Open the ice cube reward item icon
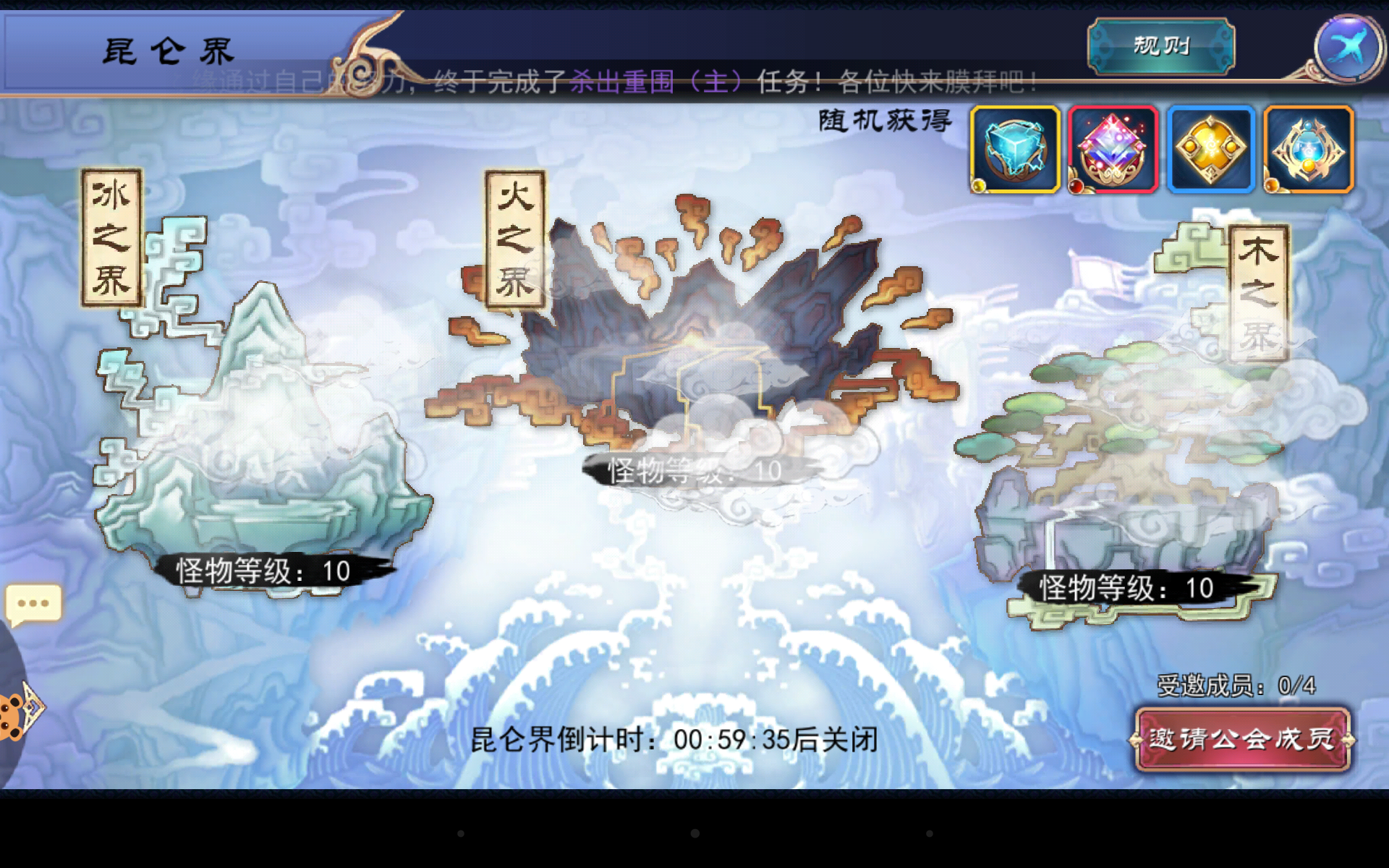The width and height of the screenshot is (1389, 868). (x=1014, y=148)
